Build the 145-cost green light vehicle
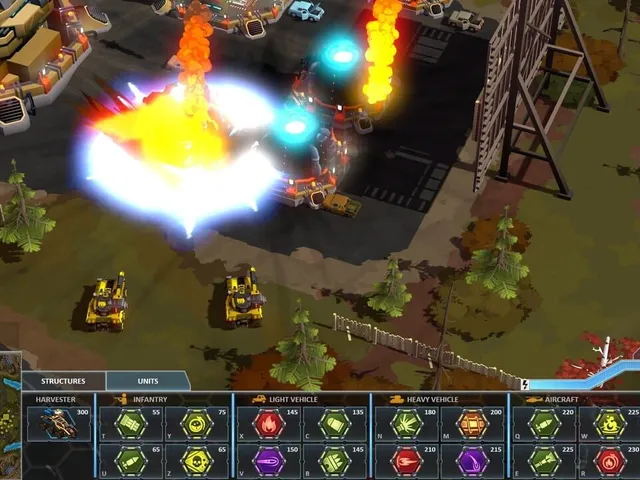 point(334,461)
